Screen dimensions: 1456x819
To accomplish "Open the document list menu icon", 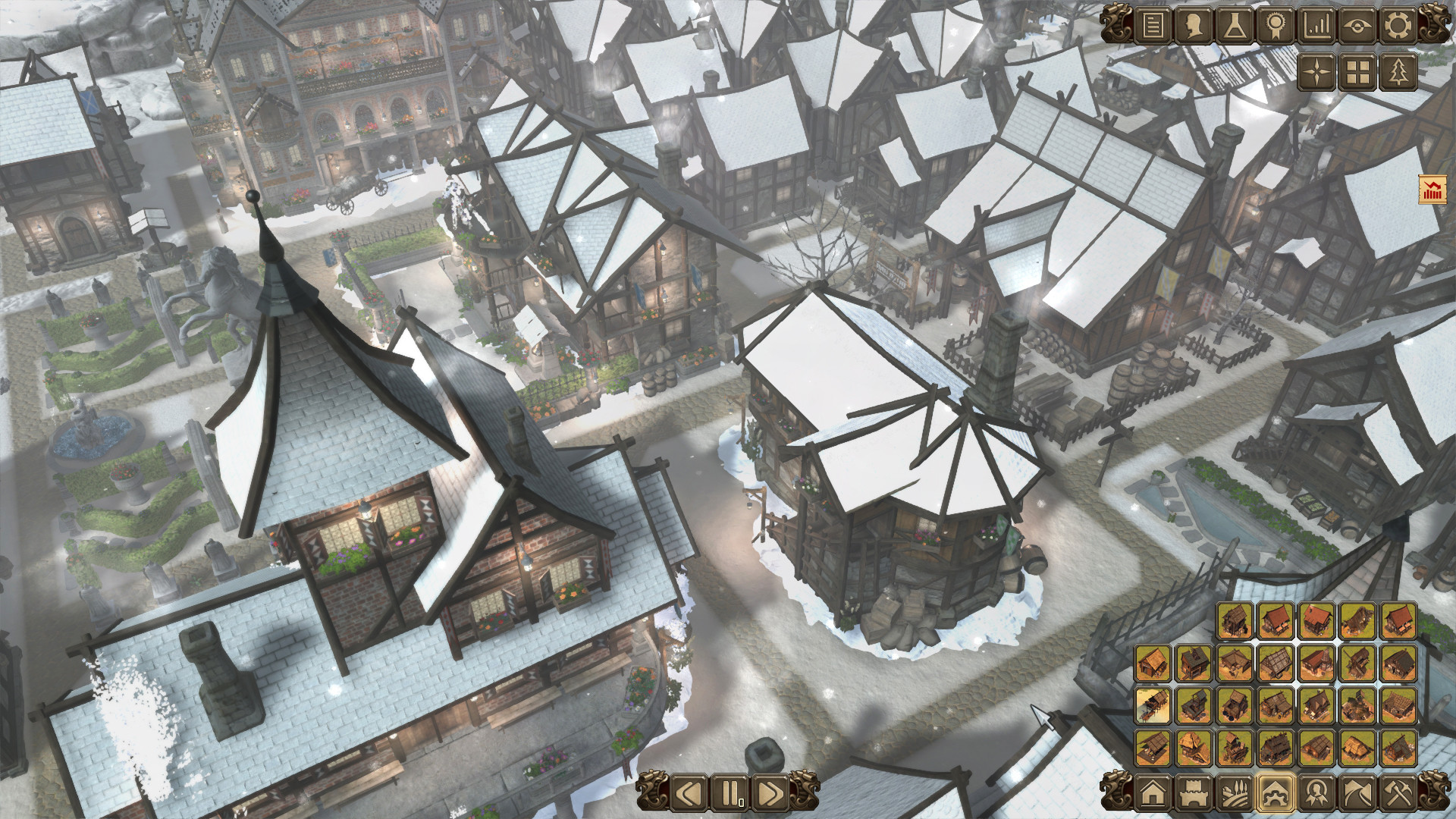I will tap(1152, 27).
